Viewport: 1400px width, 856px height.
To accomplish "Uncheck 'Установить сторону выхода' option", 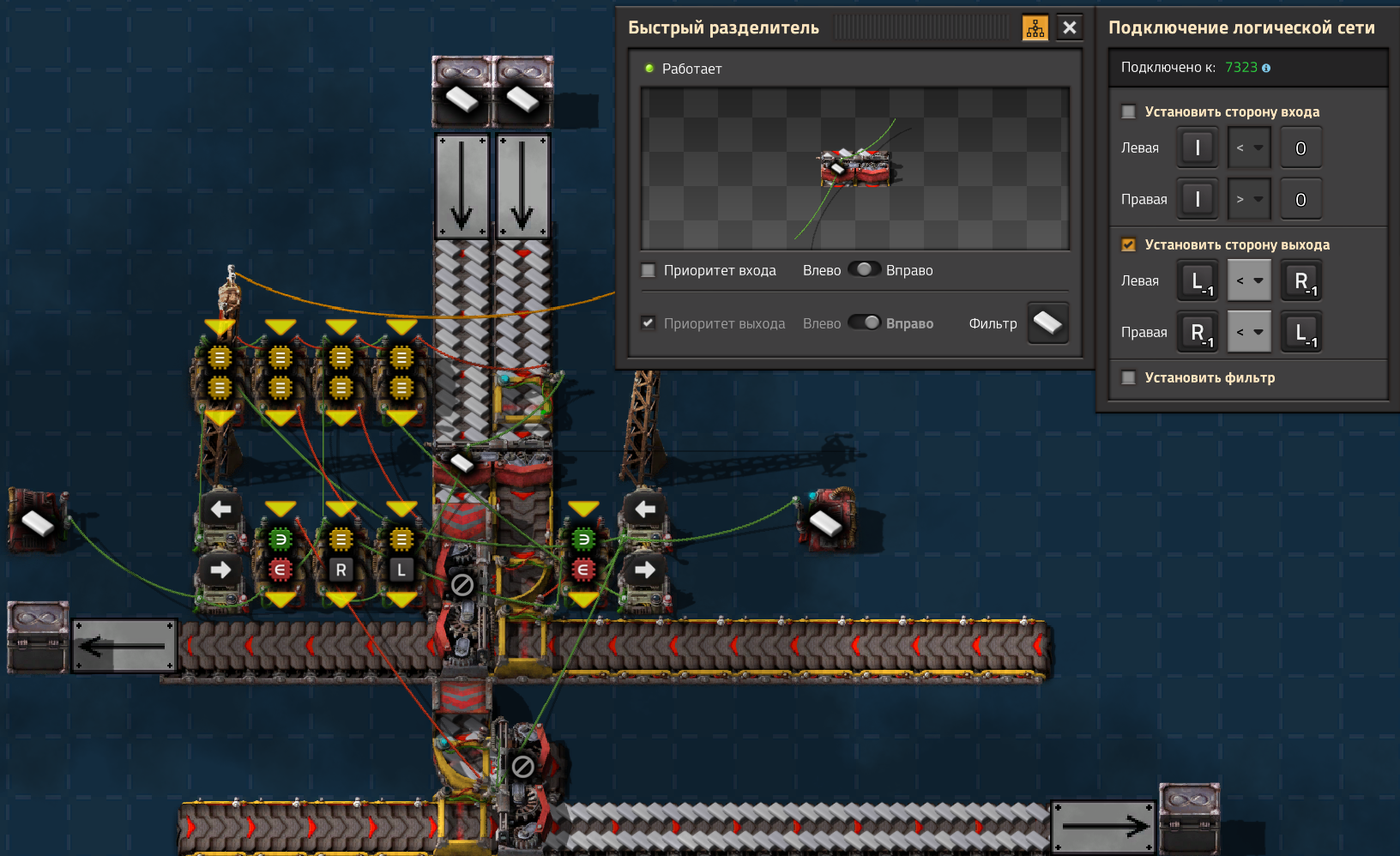I will pos(1129,244).
